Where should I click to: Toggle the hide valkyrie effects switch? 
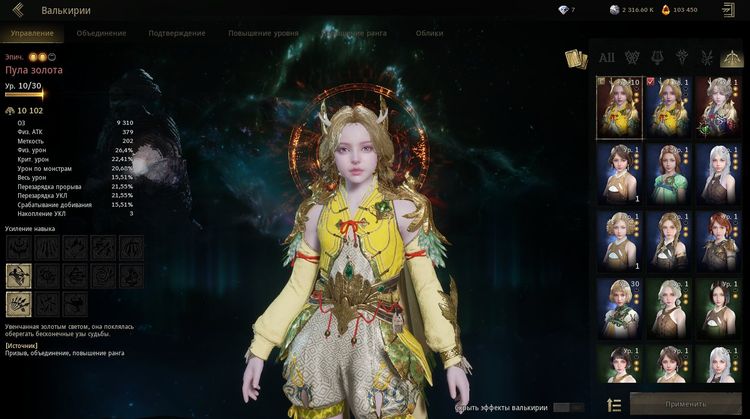(x=568, y=407)
